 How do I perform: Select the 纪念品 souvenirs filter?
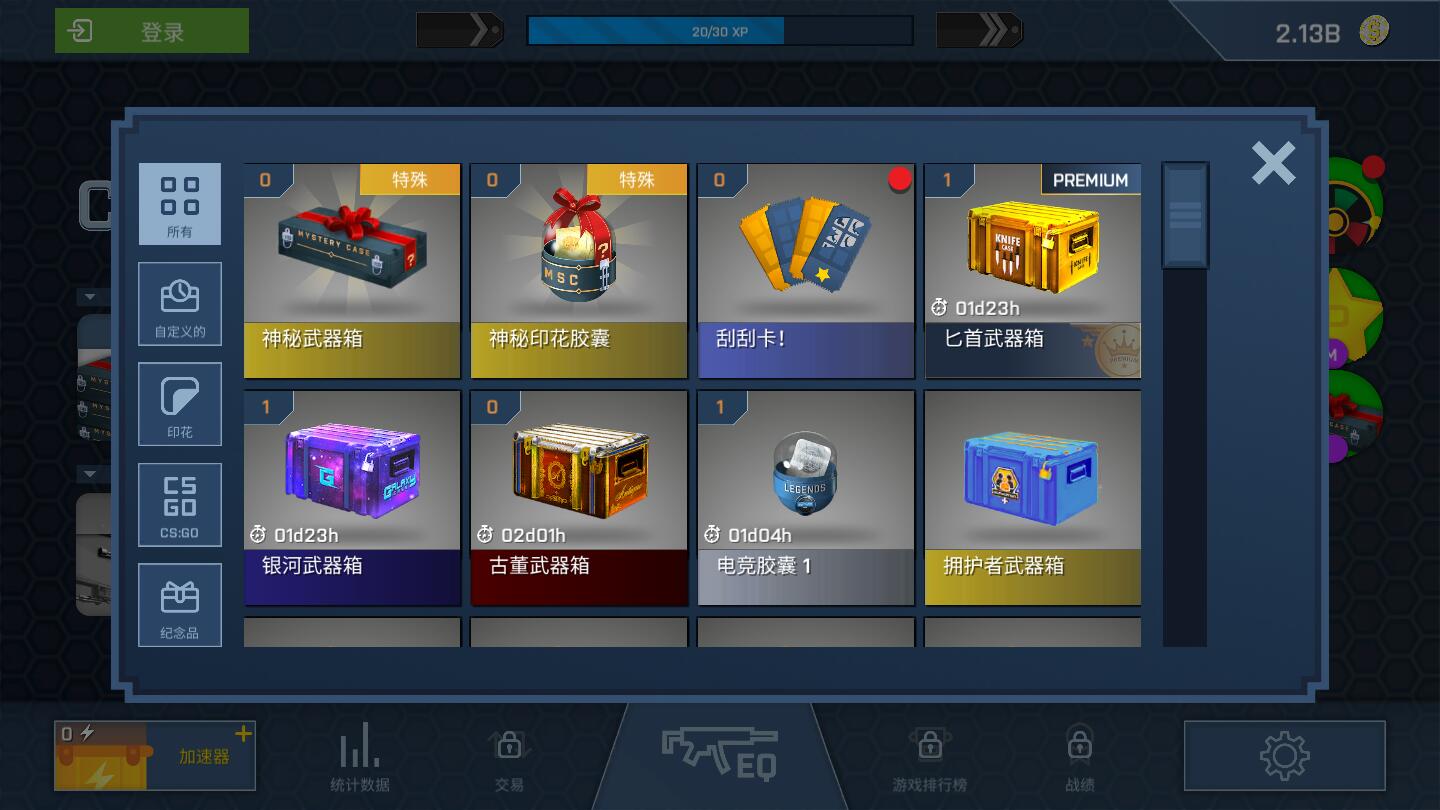coord(180,604)
